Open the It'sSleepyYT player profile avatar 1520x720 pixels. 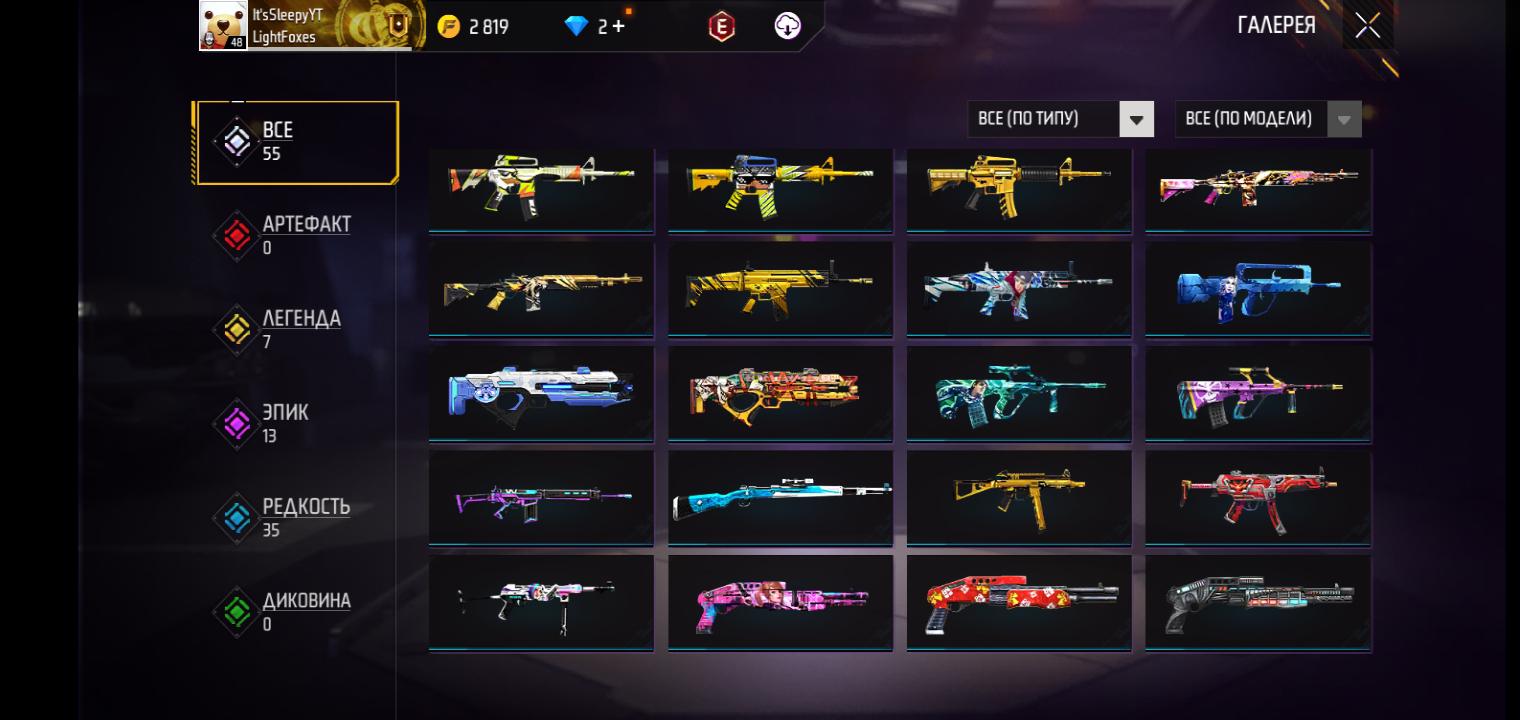223,25
